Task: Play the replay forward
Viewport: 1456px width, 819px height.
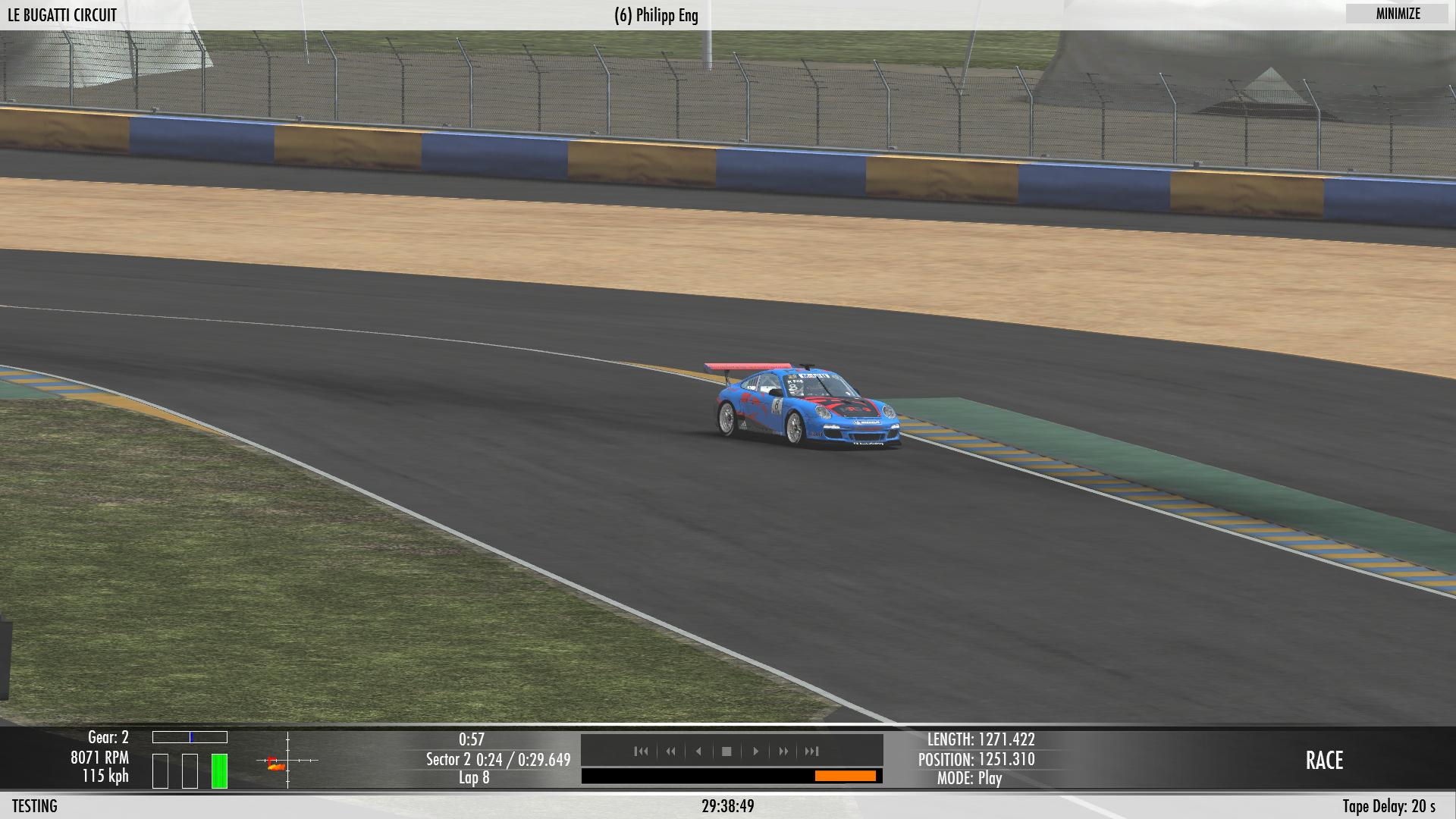Action: point(755,752)
